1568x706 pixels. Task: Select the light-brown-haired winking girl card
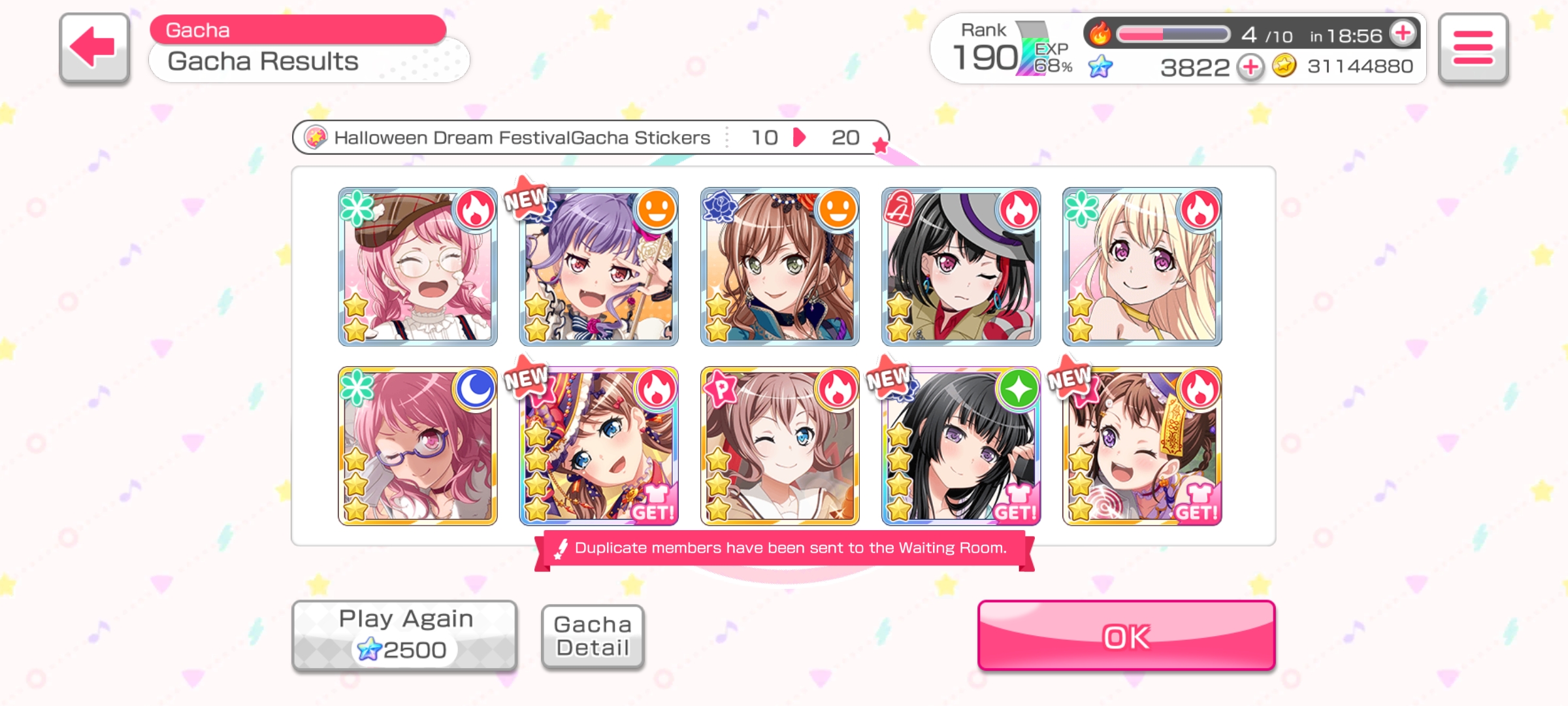pos(779,446)
